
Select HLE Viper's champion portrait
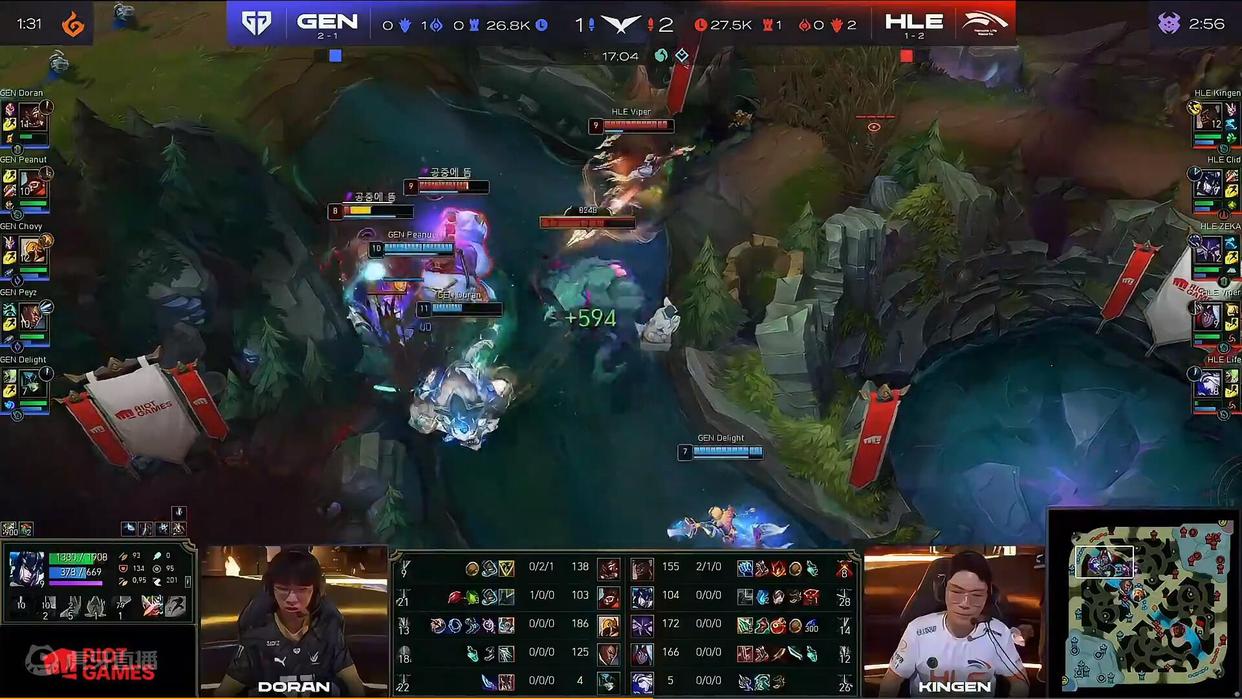(x=1209, y=316)
